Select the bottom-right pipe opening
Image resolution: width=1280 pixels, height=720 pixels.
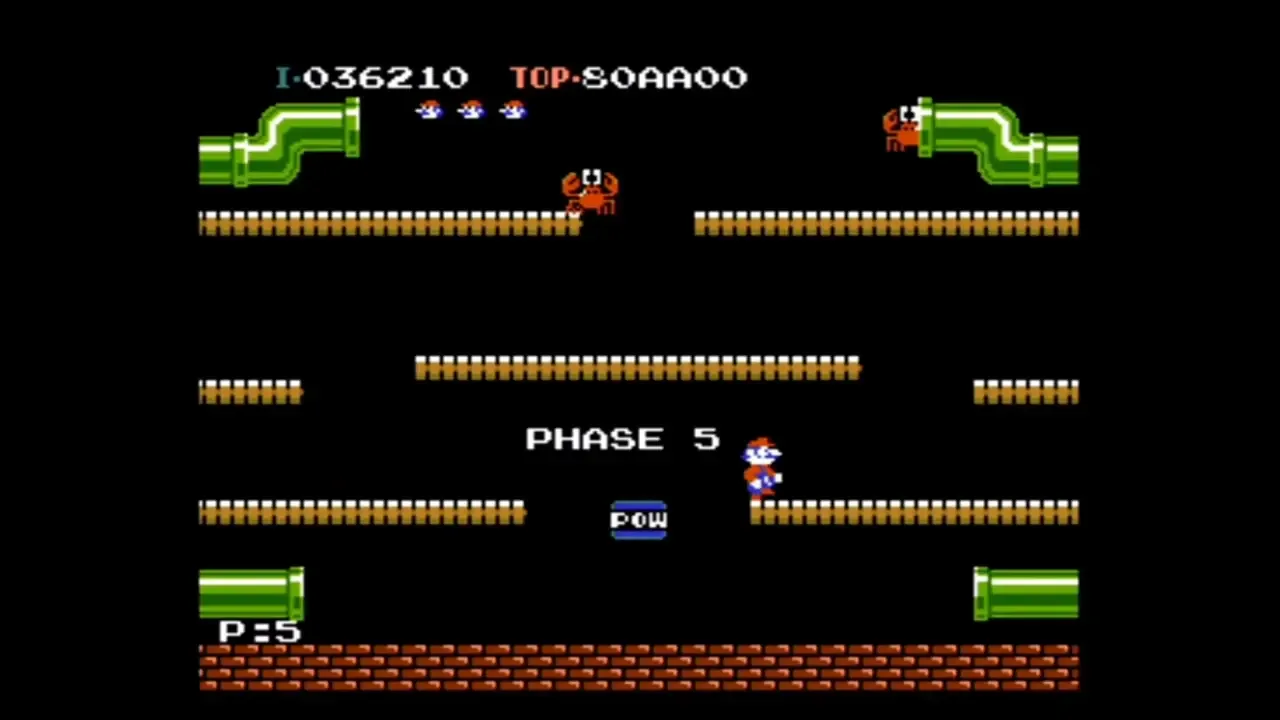click(x=1025, y=593)
